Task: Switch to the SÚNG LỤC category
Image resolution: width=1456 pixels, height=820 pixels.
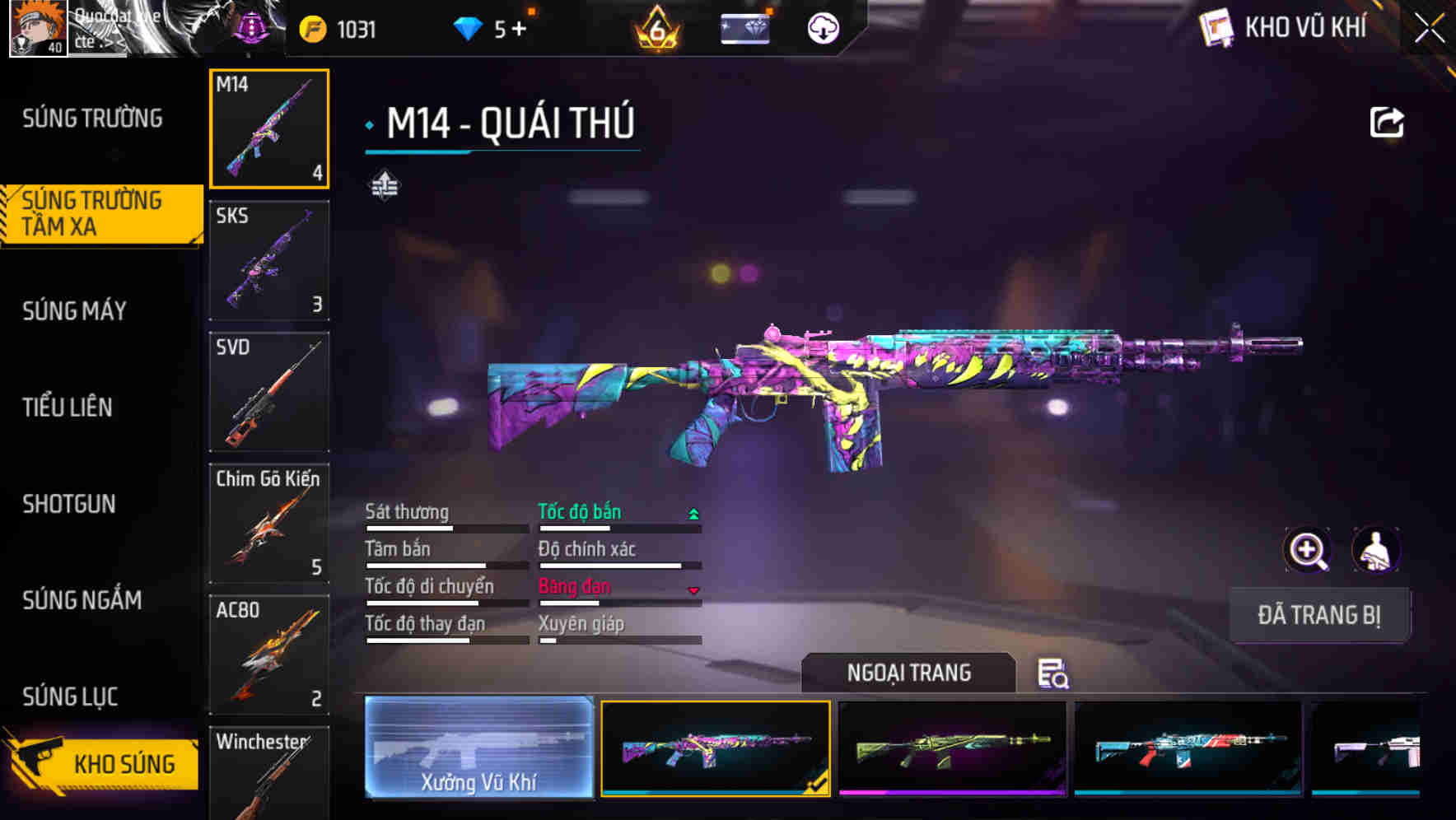Action: (69, 697)
